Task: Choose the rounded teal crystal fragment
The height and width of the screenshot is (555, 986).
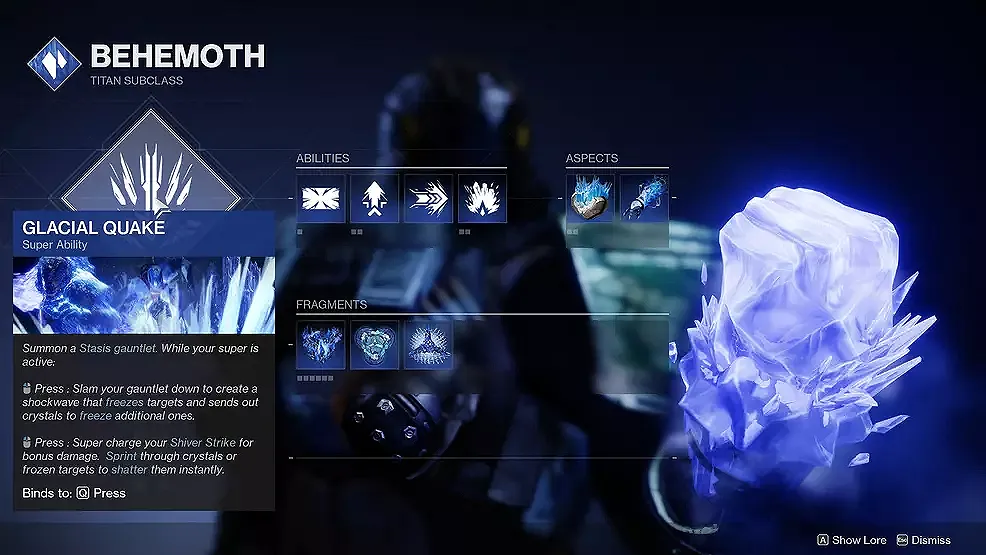Action: pyautogui.click(x=375, y=345)
